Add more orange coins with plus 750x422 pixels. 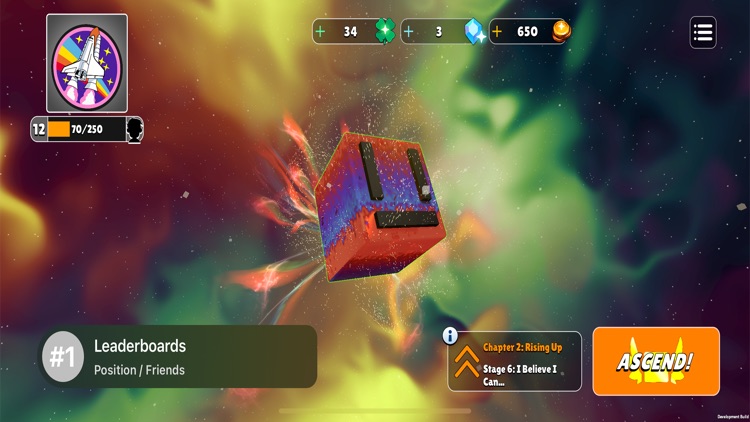click(x=496, y=31)
